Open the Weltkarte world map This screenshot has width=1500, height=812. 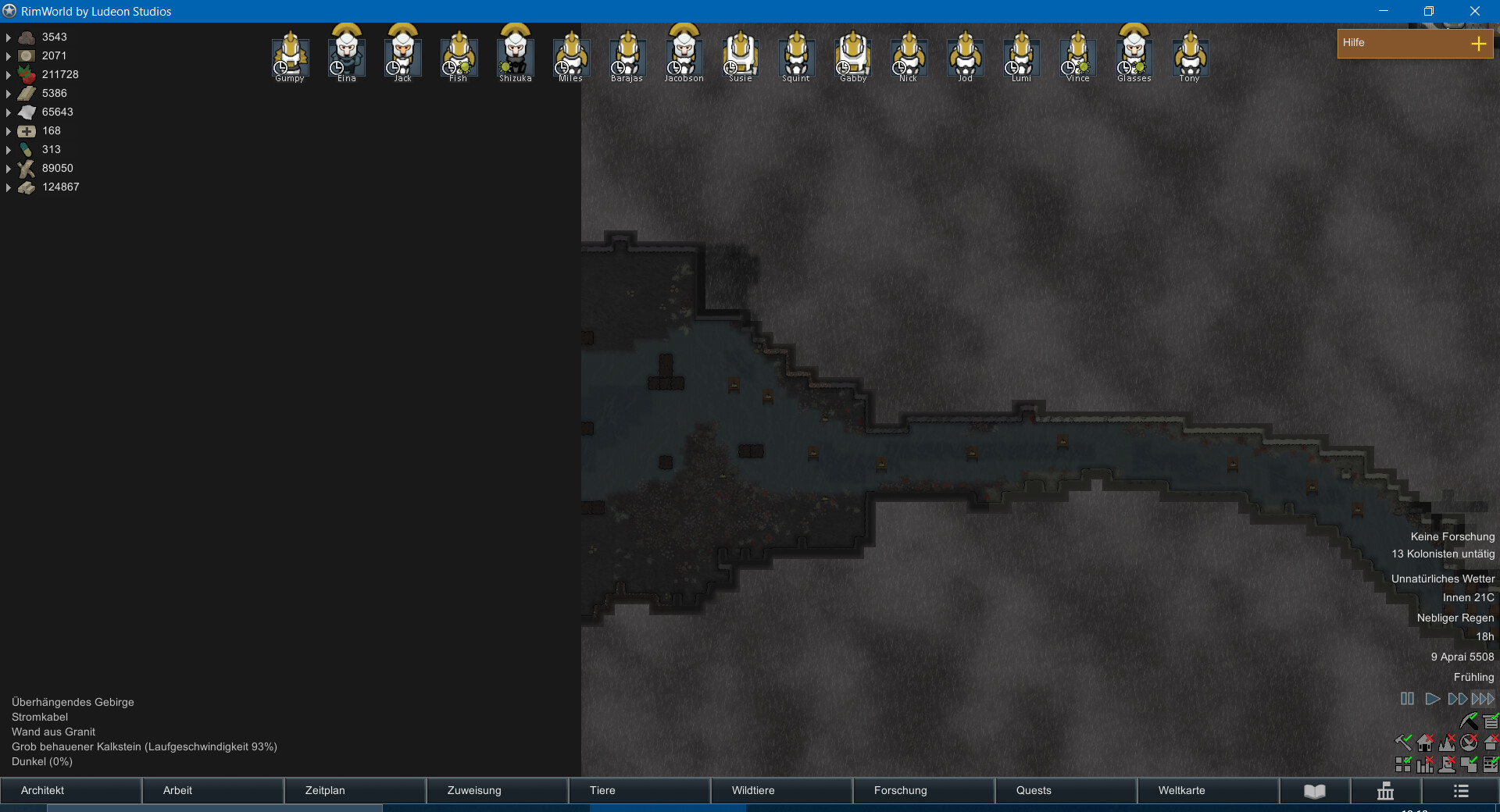point(1208,790)
